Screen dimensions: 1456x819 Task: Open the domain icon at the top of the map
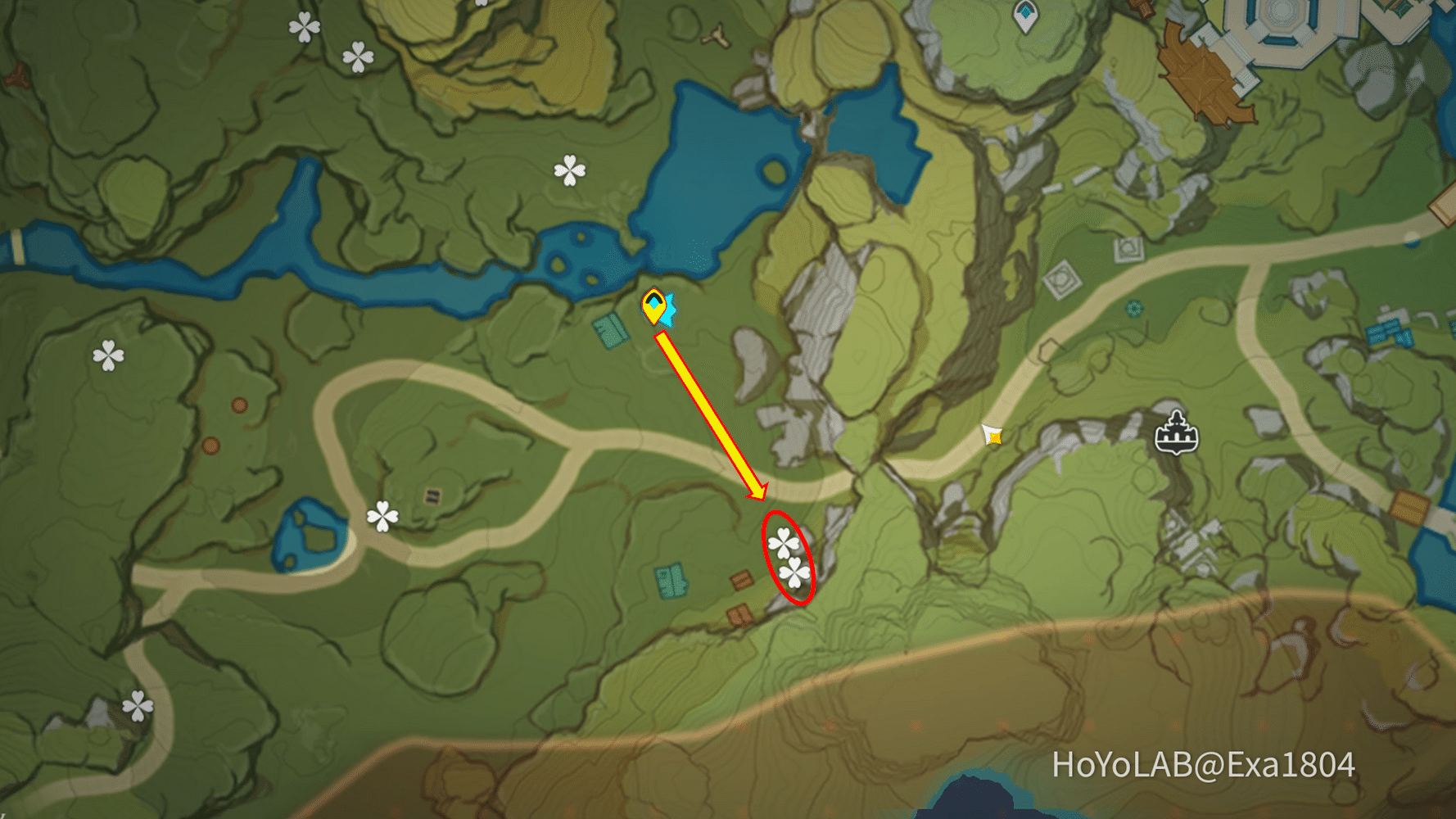coord(1024,14)
